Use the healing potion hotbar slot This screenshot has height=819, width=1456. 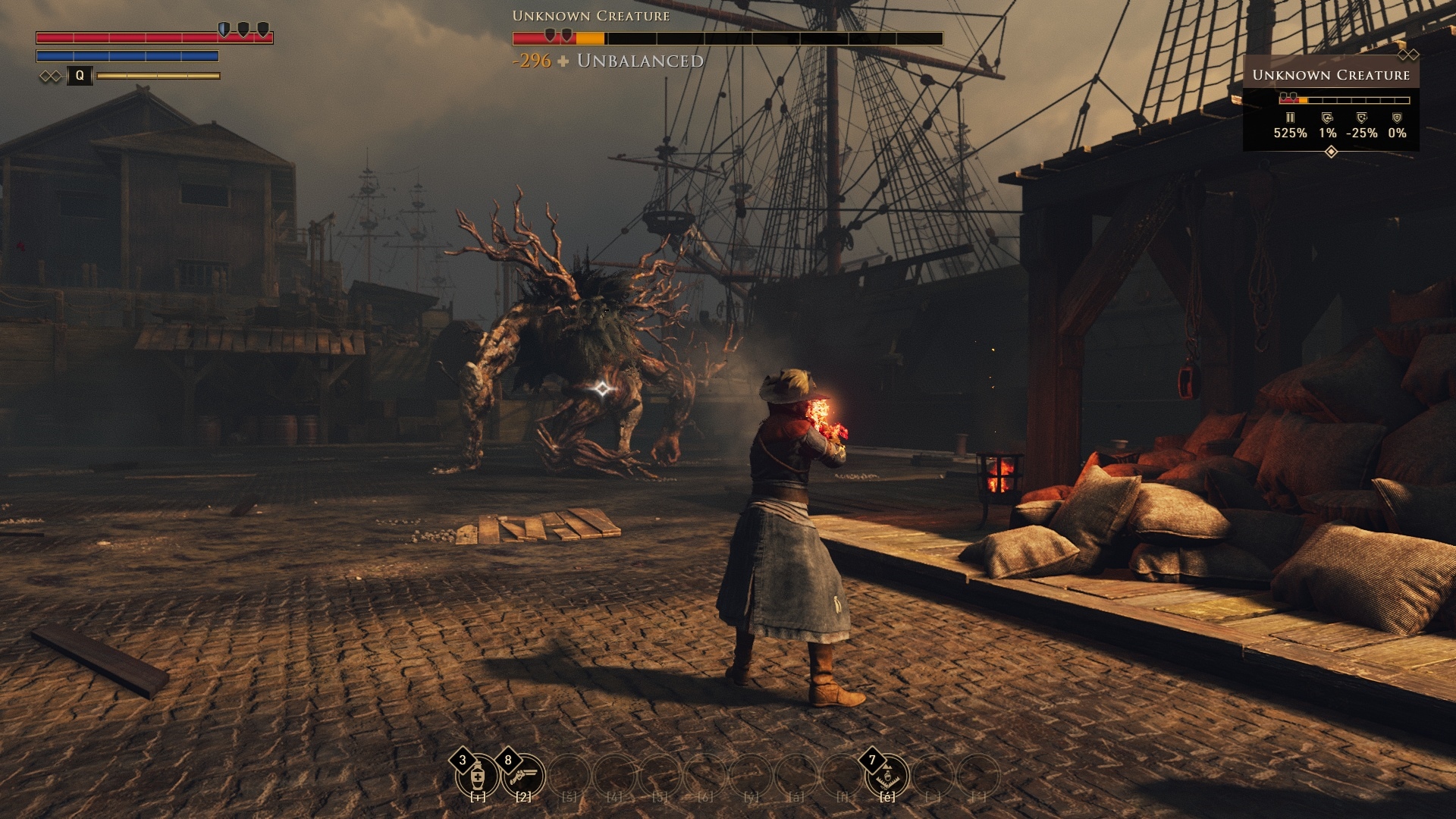coord(478,777)
